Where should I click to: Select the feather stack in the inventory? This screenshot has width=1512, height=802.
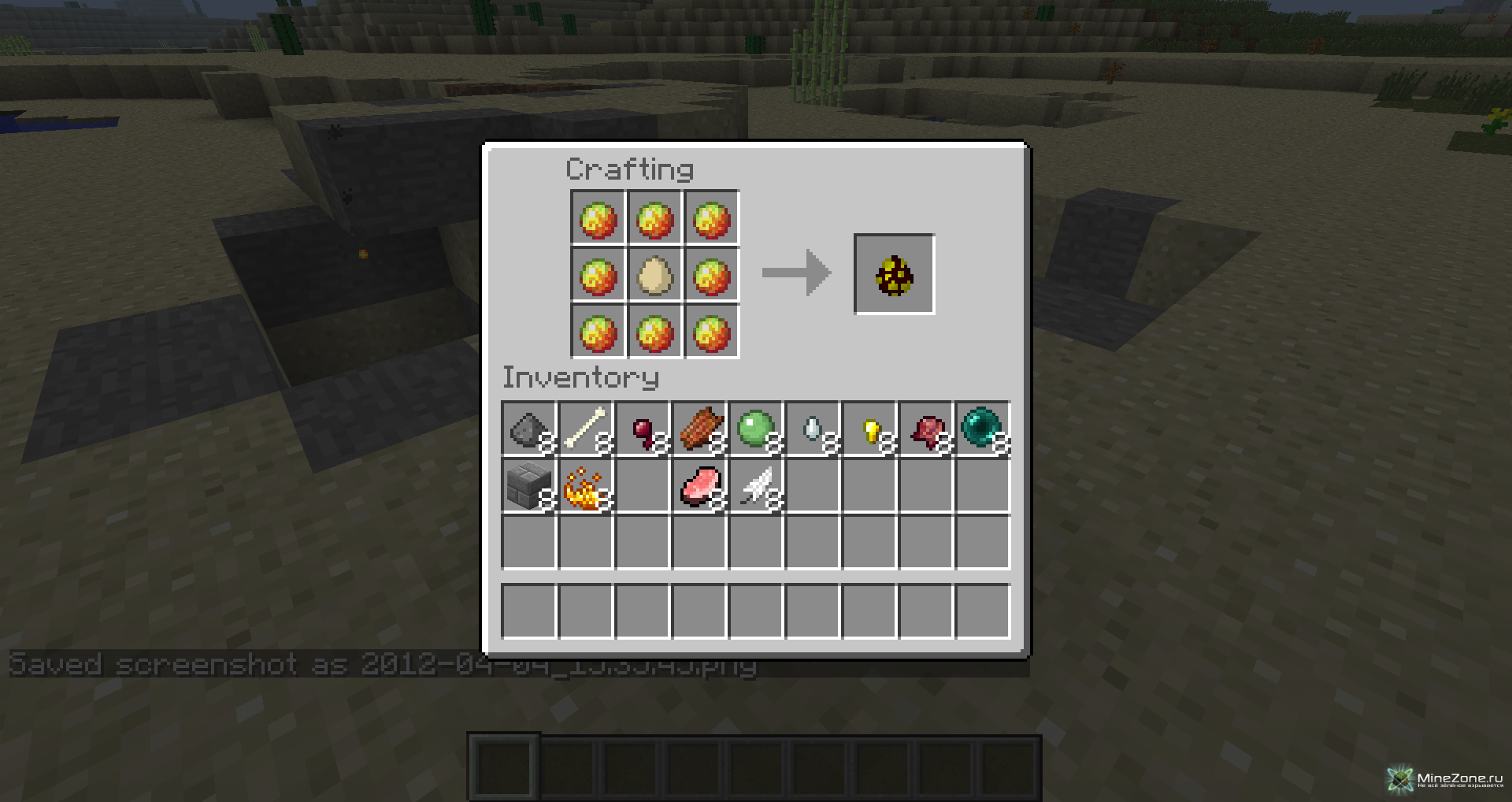click(x=756, y=486)
